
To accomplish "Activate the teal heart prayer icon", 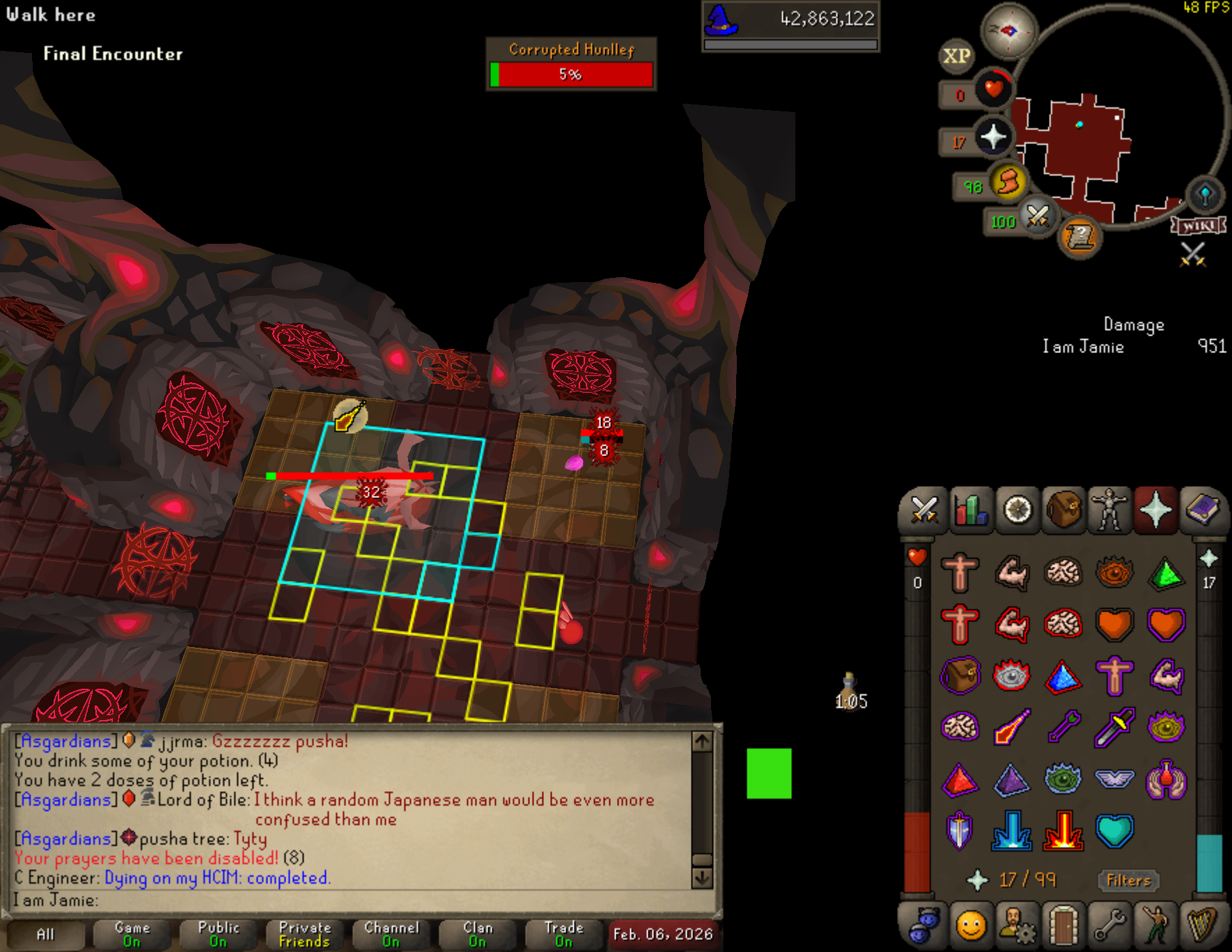I will click(x=1114, y=831).
